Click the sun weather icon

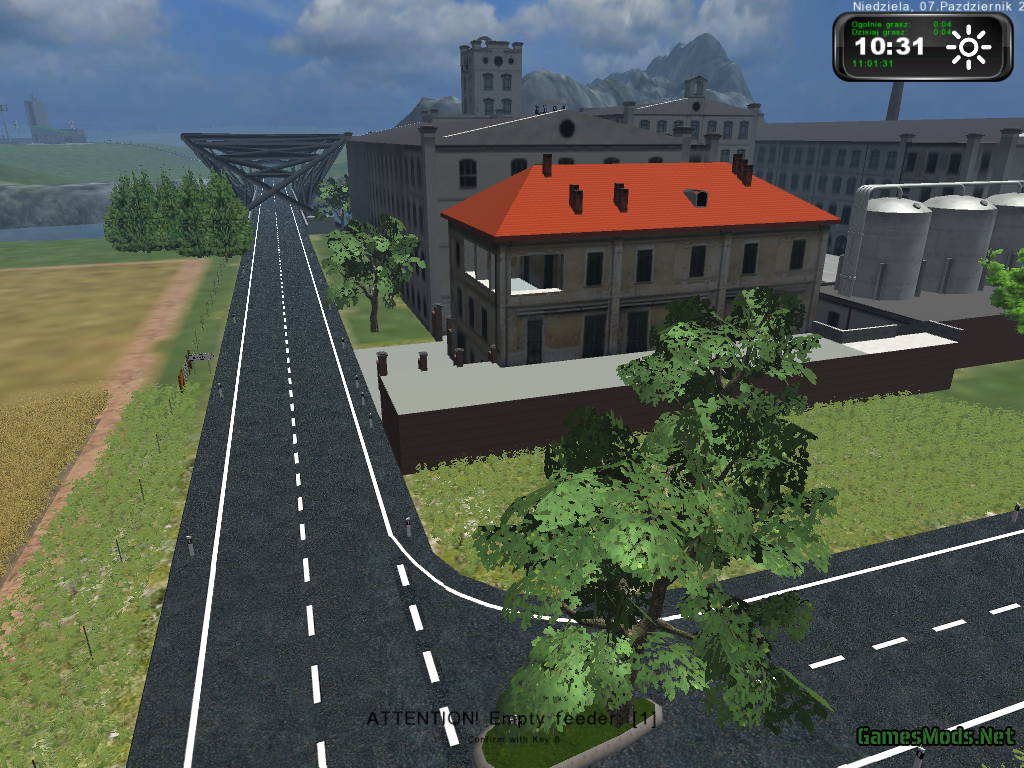point(968,47)
